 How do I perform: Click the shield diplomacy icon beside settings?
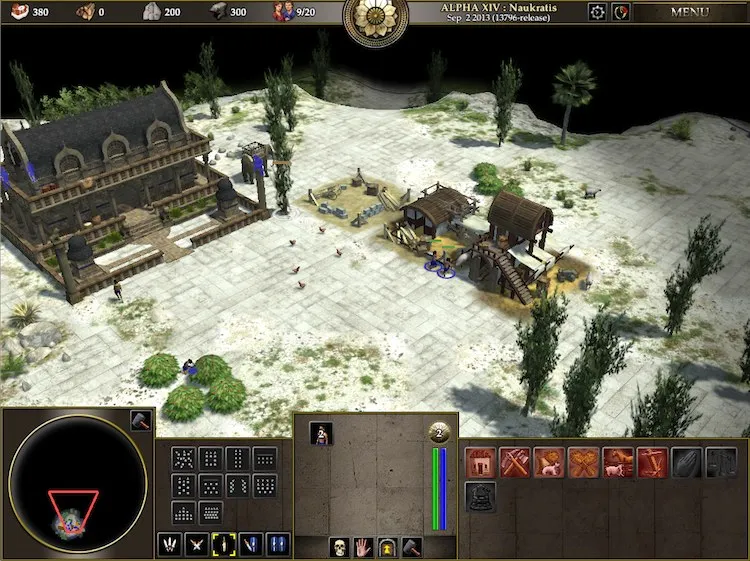tap(621, 12)
